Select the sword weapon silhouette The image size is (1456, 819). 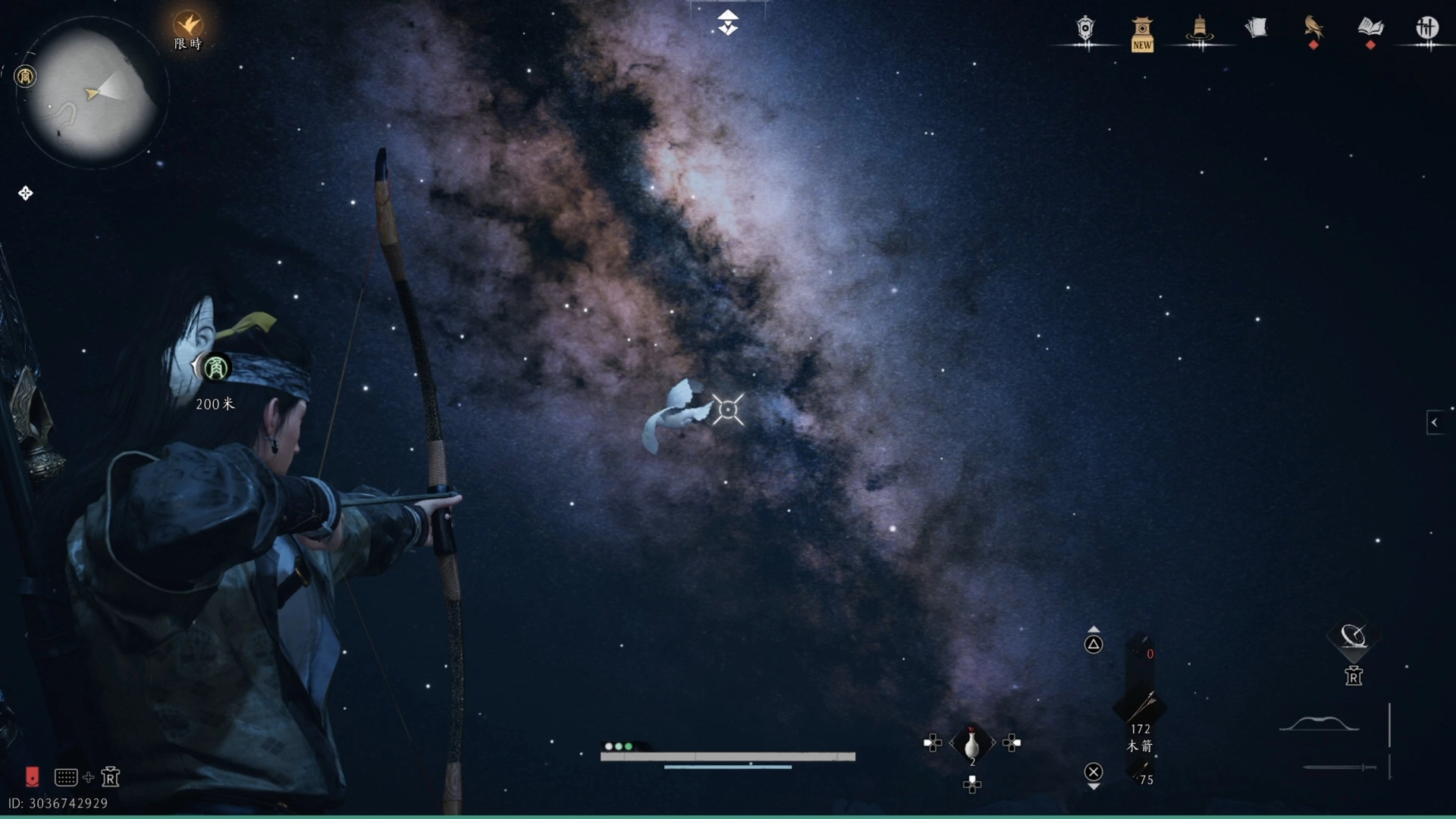1339,767
